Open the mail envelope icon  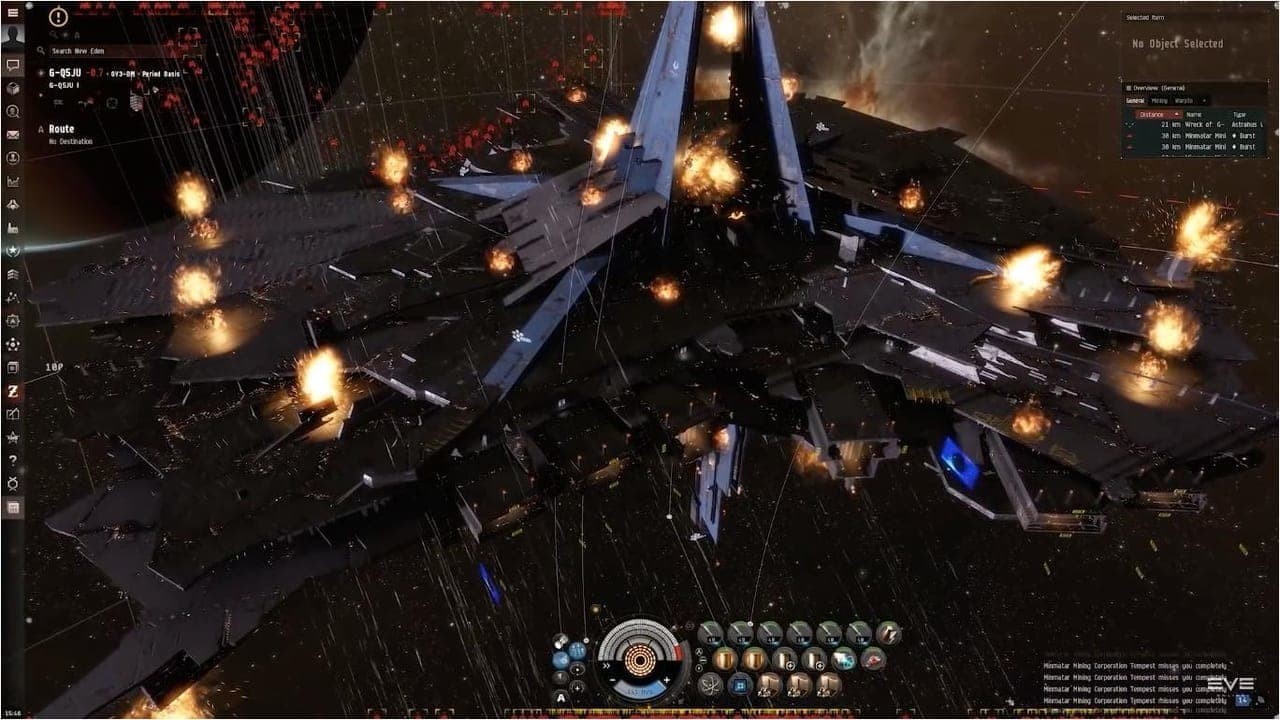tap(13, 134)
